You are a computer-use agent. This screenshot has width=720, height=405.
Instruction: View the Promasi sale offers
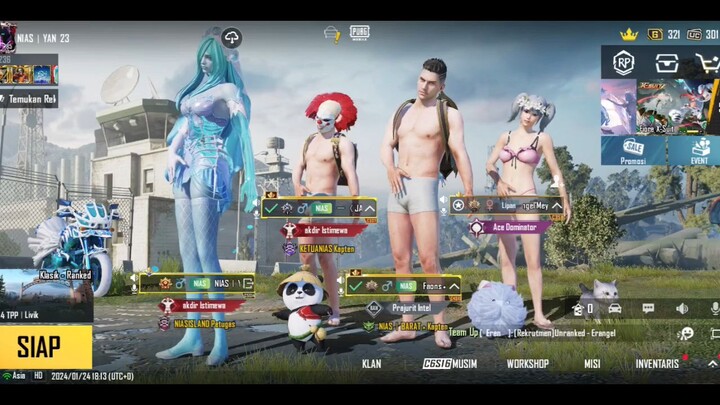click(632, 151)
